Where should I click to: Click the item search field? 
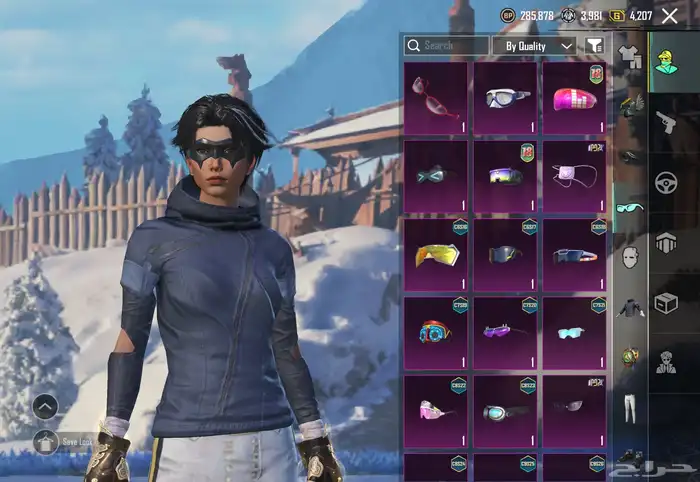coord(446,46)
